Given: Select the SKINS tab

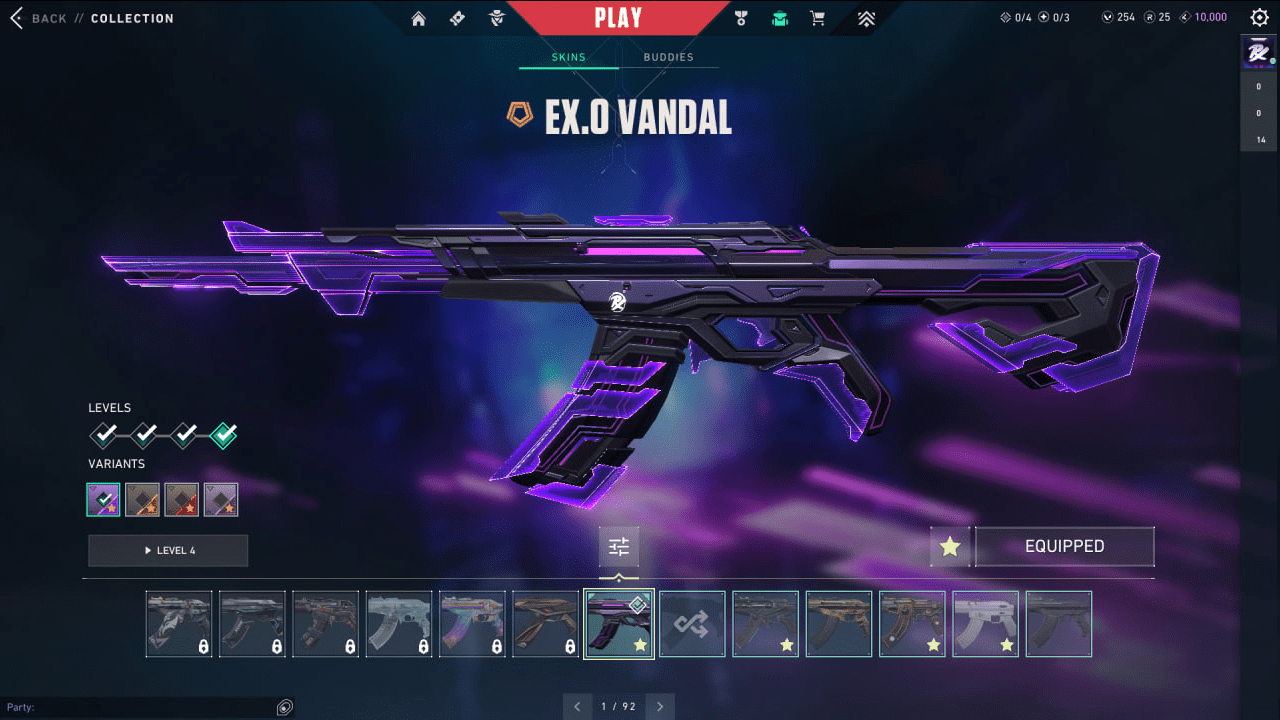Looking at the screenshot, I should [569, 57].
